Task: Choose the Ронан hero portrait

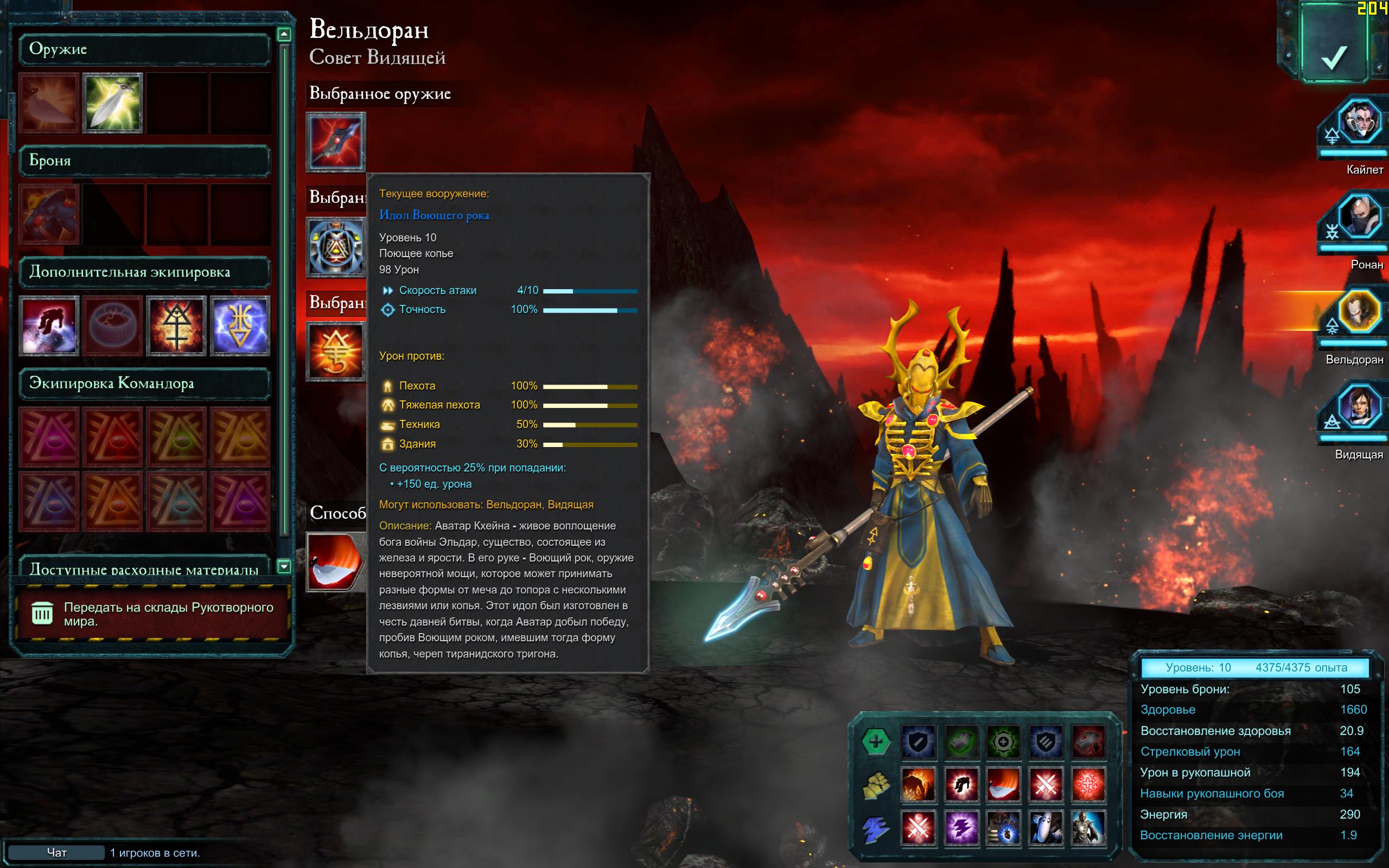Action: [1359, 217]
